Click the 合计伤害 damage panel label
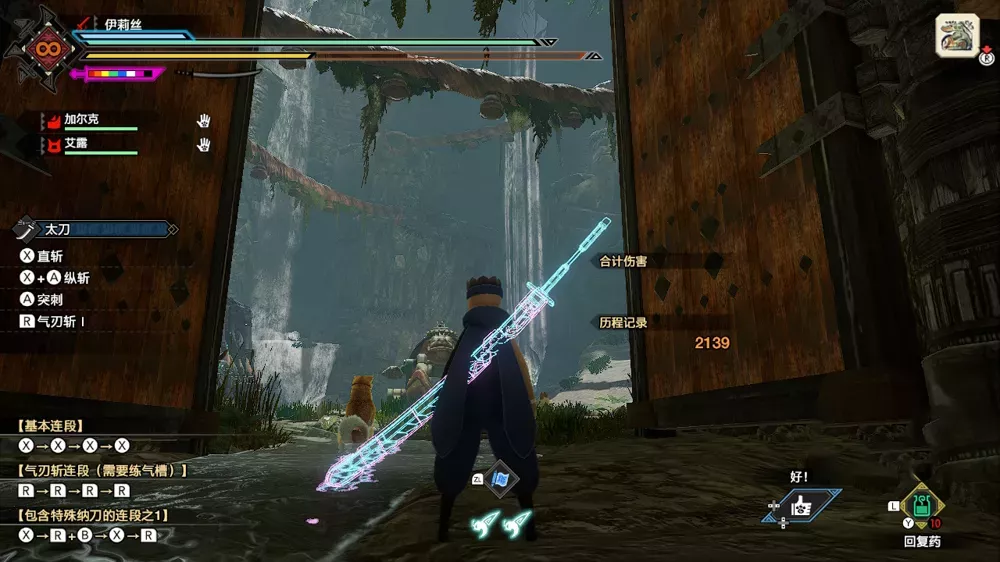This screenshot has height=562, width=1000. (x=623, y=261)
